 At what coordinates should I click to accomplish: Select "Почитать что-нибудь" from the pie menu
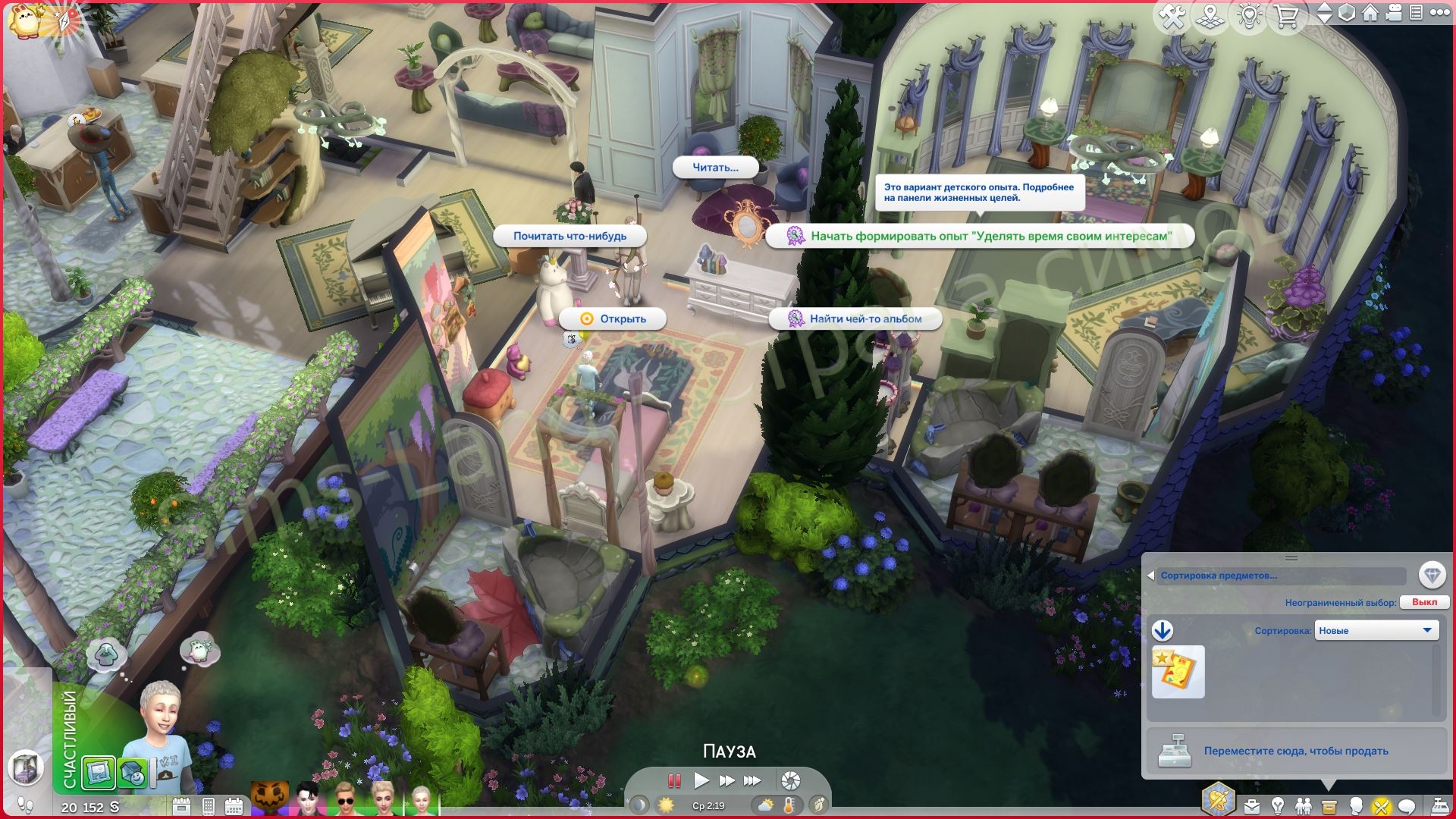coord(570,236)
